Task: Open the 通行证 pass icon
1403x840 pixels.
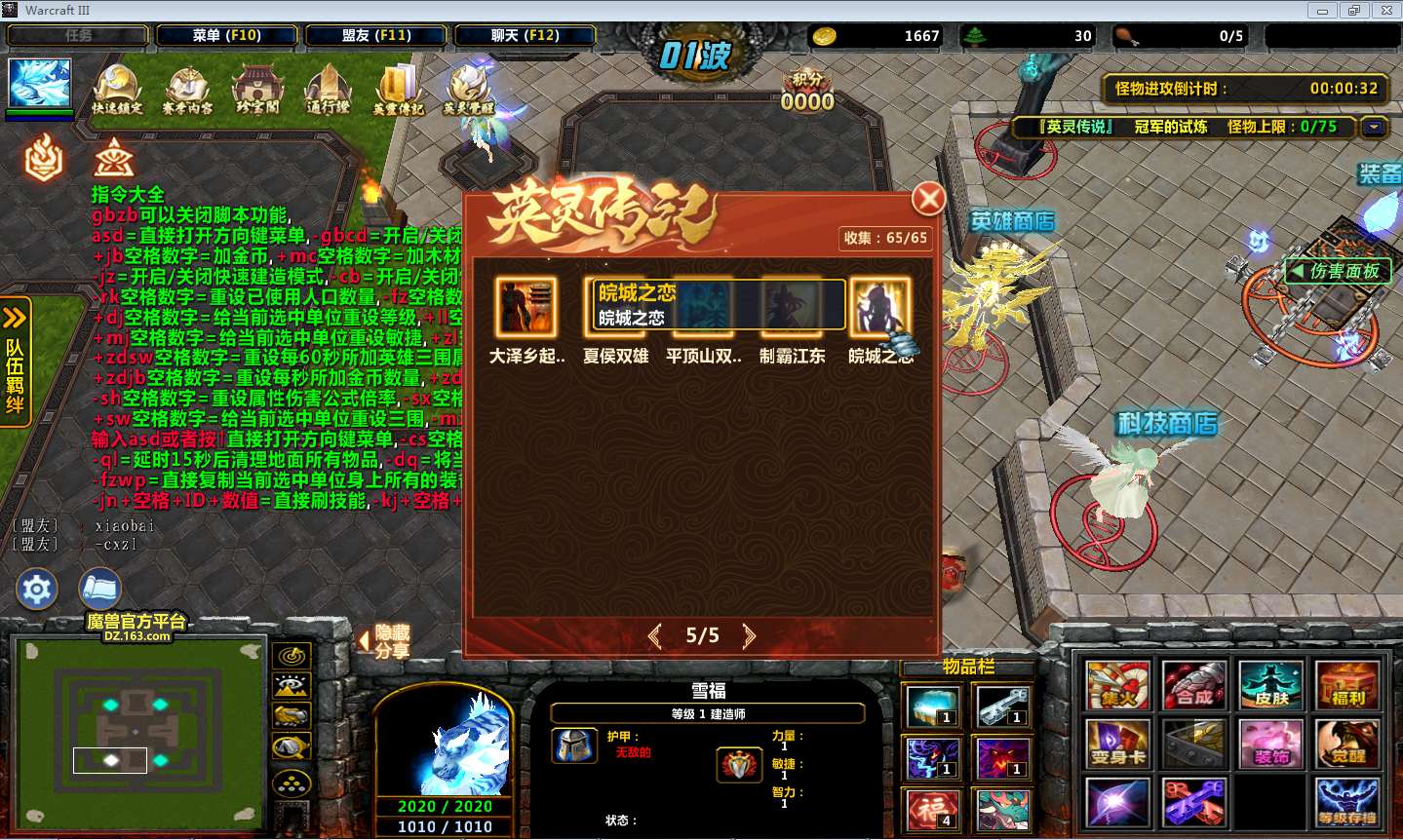Action: tap(328, 90)
